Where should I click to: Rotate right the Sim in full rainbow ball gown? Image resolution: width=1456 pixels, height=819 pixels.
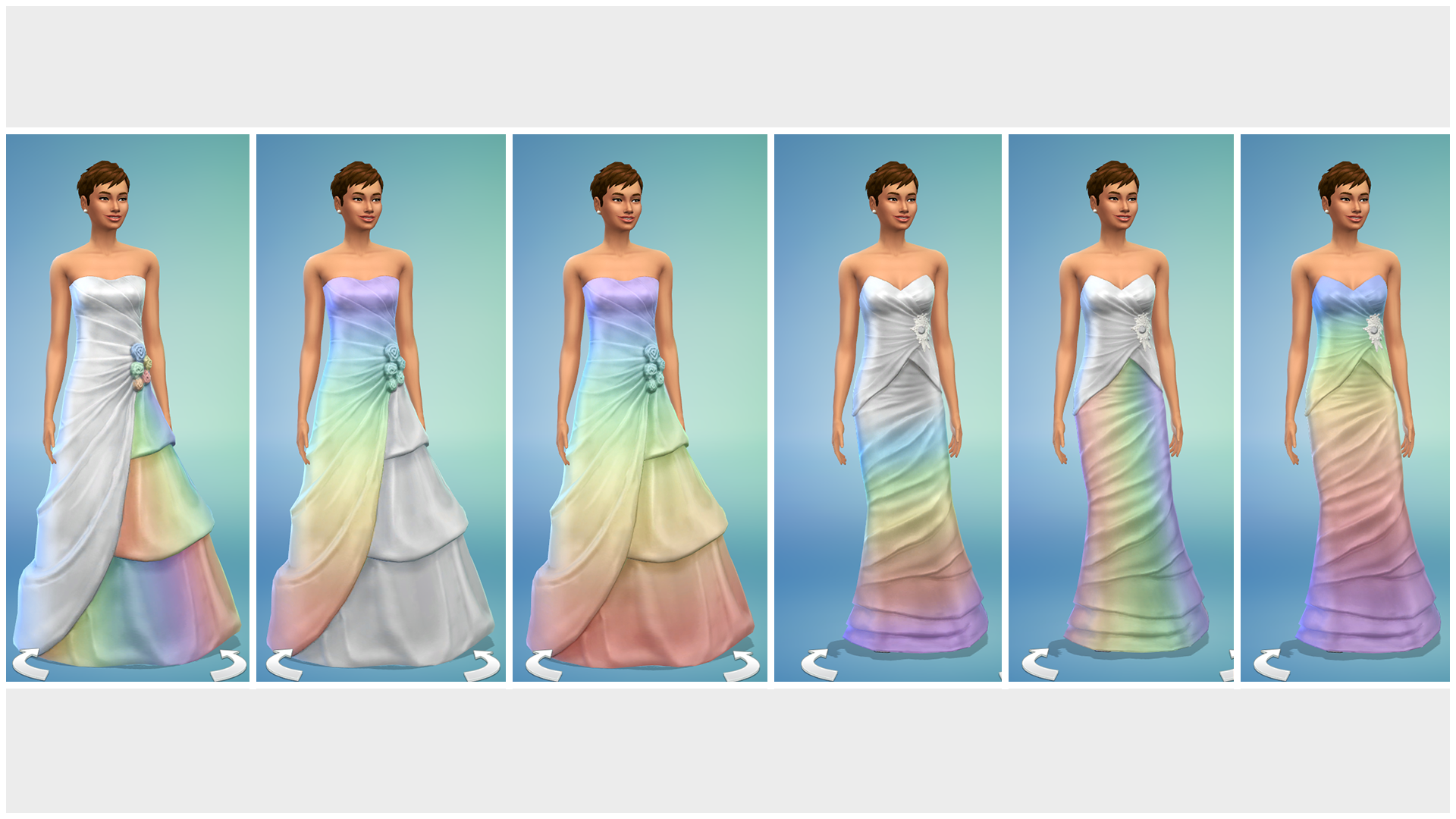coord(742,665)
